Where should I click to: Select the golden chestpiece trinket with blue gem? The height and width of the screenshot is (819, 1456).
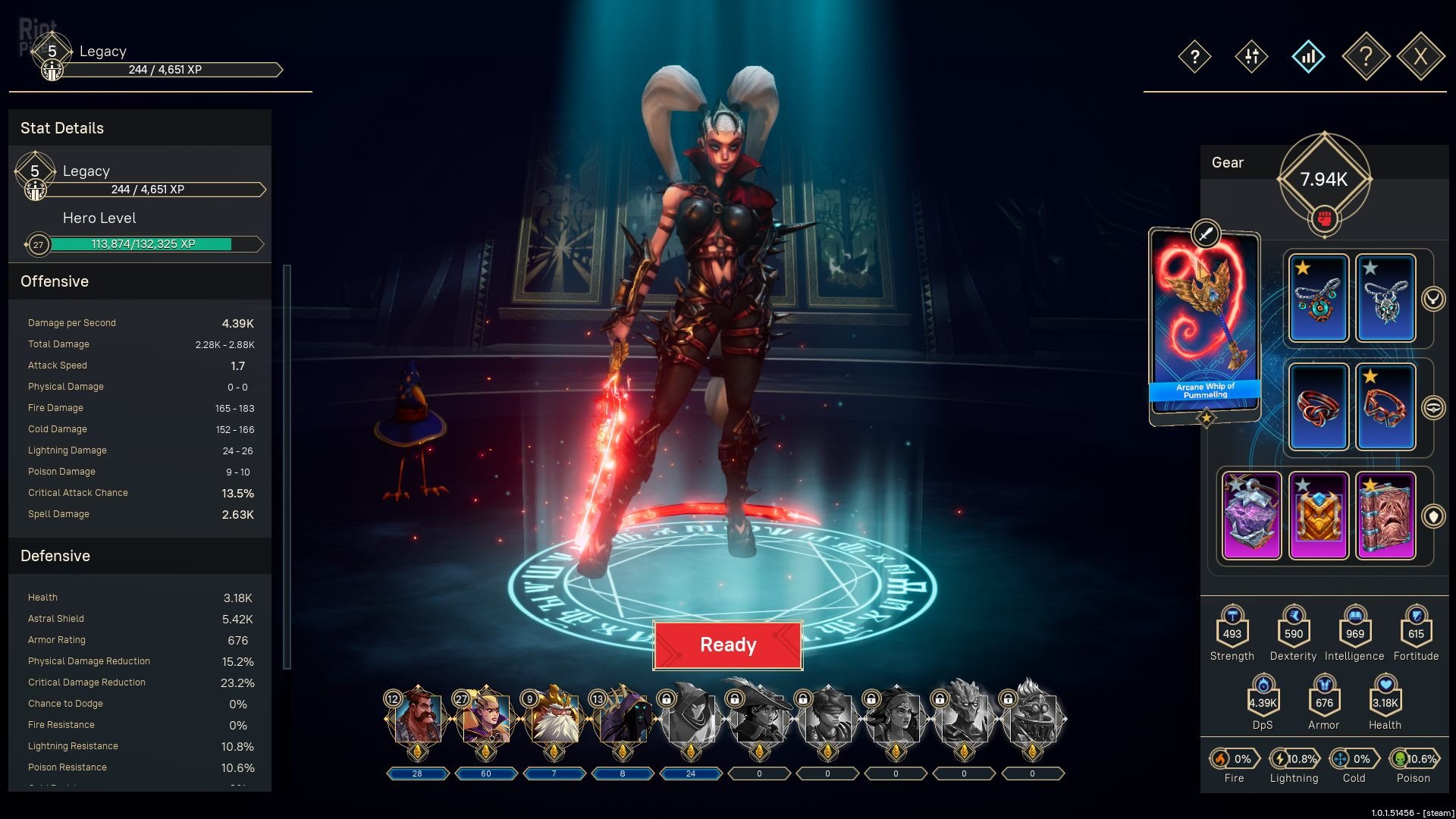(x=1319, y=516)
